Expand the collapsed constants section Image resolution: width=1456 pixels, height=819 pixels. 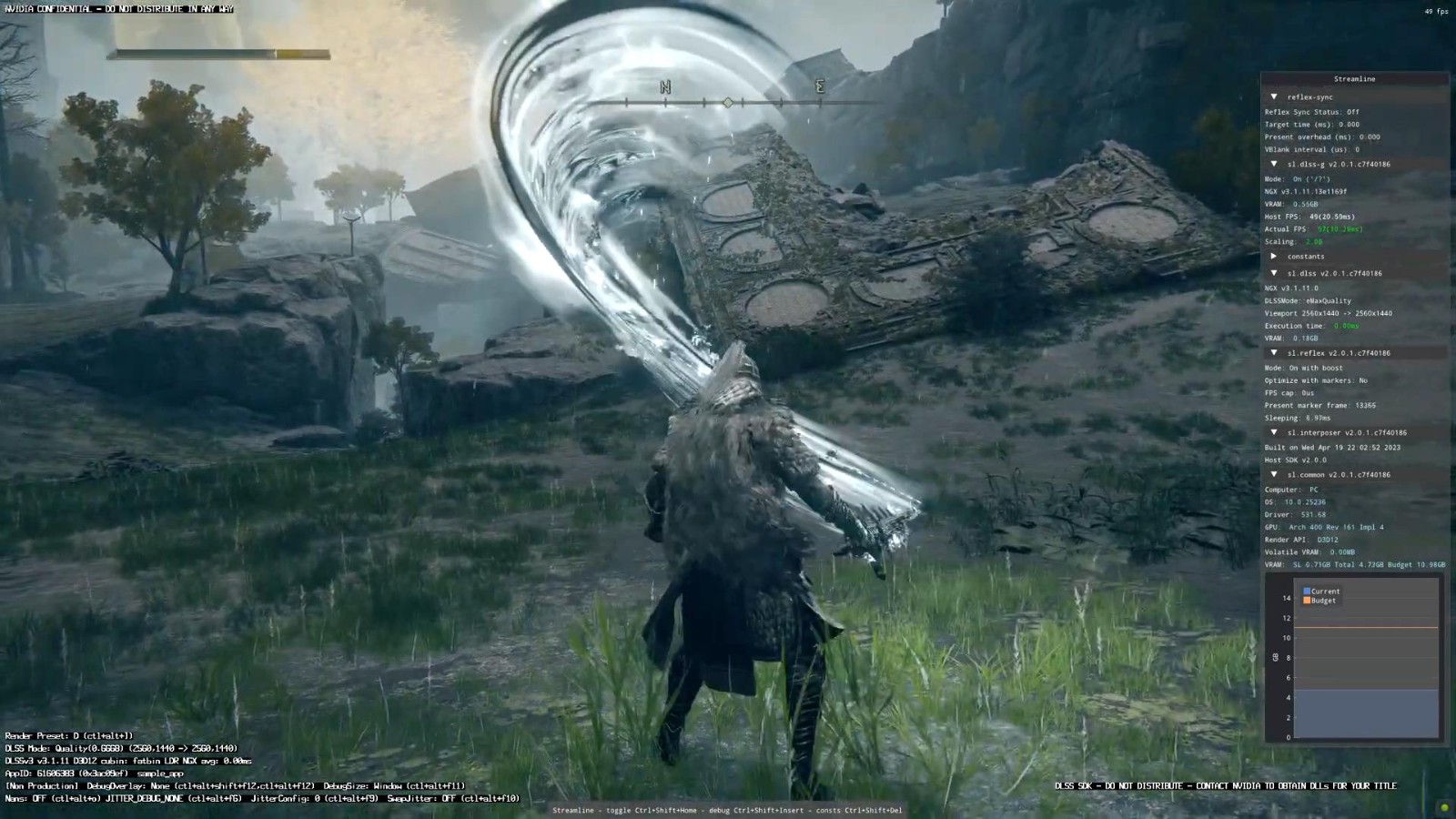(x=1274, y=257)
